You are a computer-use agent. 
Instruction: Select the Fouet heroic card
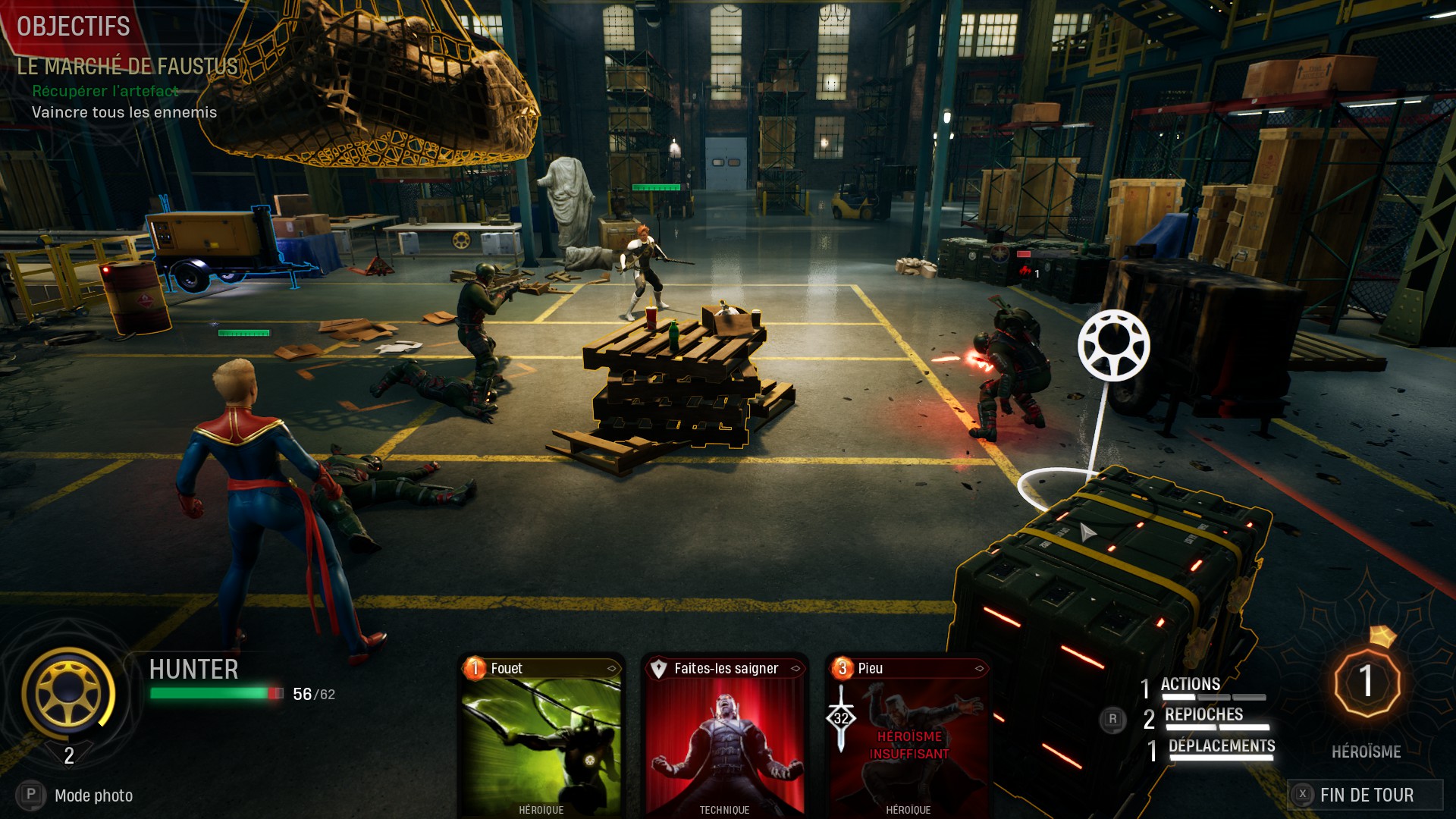tap(541, 736)
